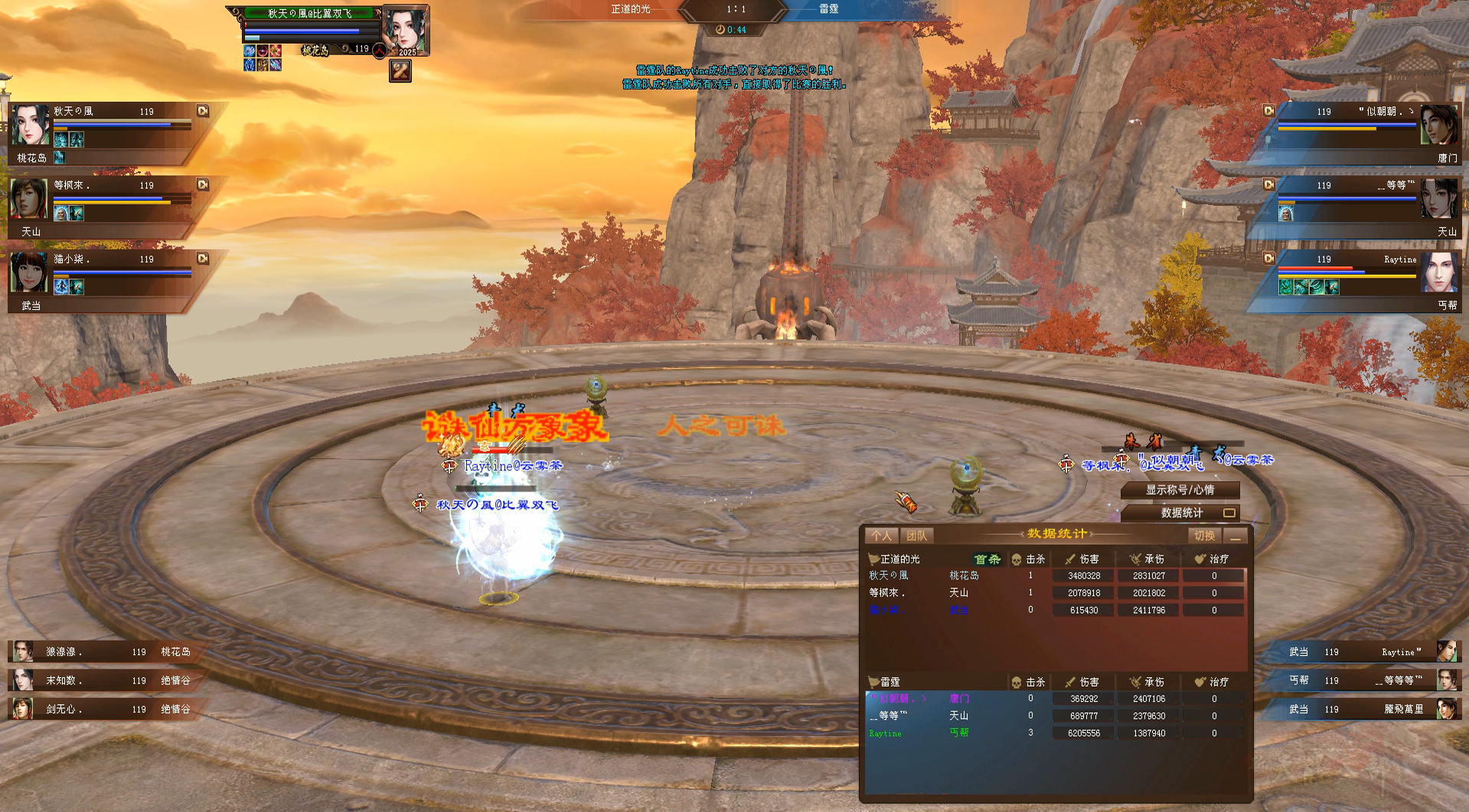1469x812 pixels.
Task: Toggle the 显示称号/心情 button
Action: 1180,490
